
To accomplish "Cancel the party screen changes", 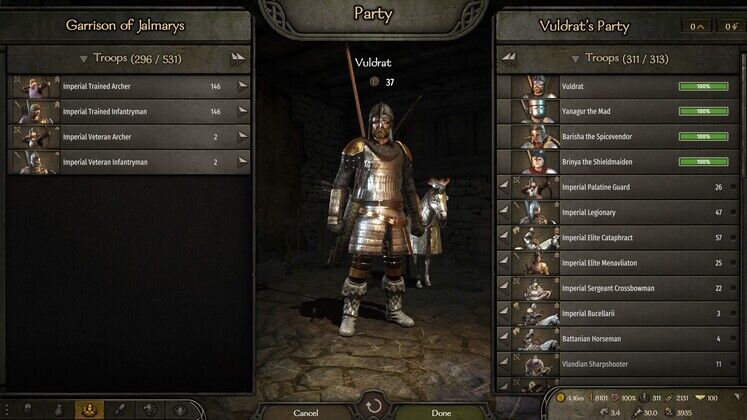I will (306, 411).
